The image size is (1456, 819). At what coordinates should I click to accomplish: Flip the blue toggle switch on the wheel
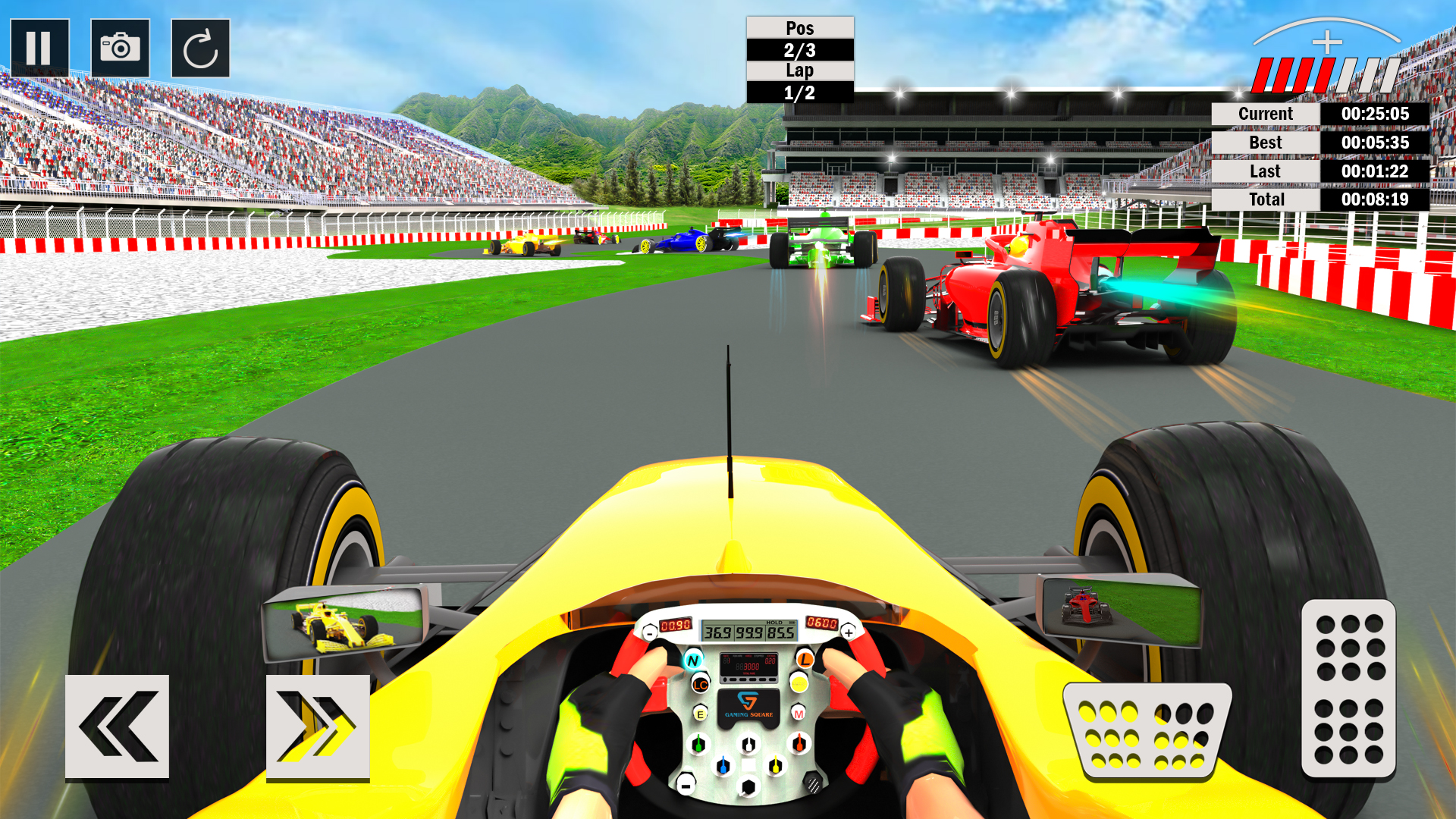click(x=723, y=766)
